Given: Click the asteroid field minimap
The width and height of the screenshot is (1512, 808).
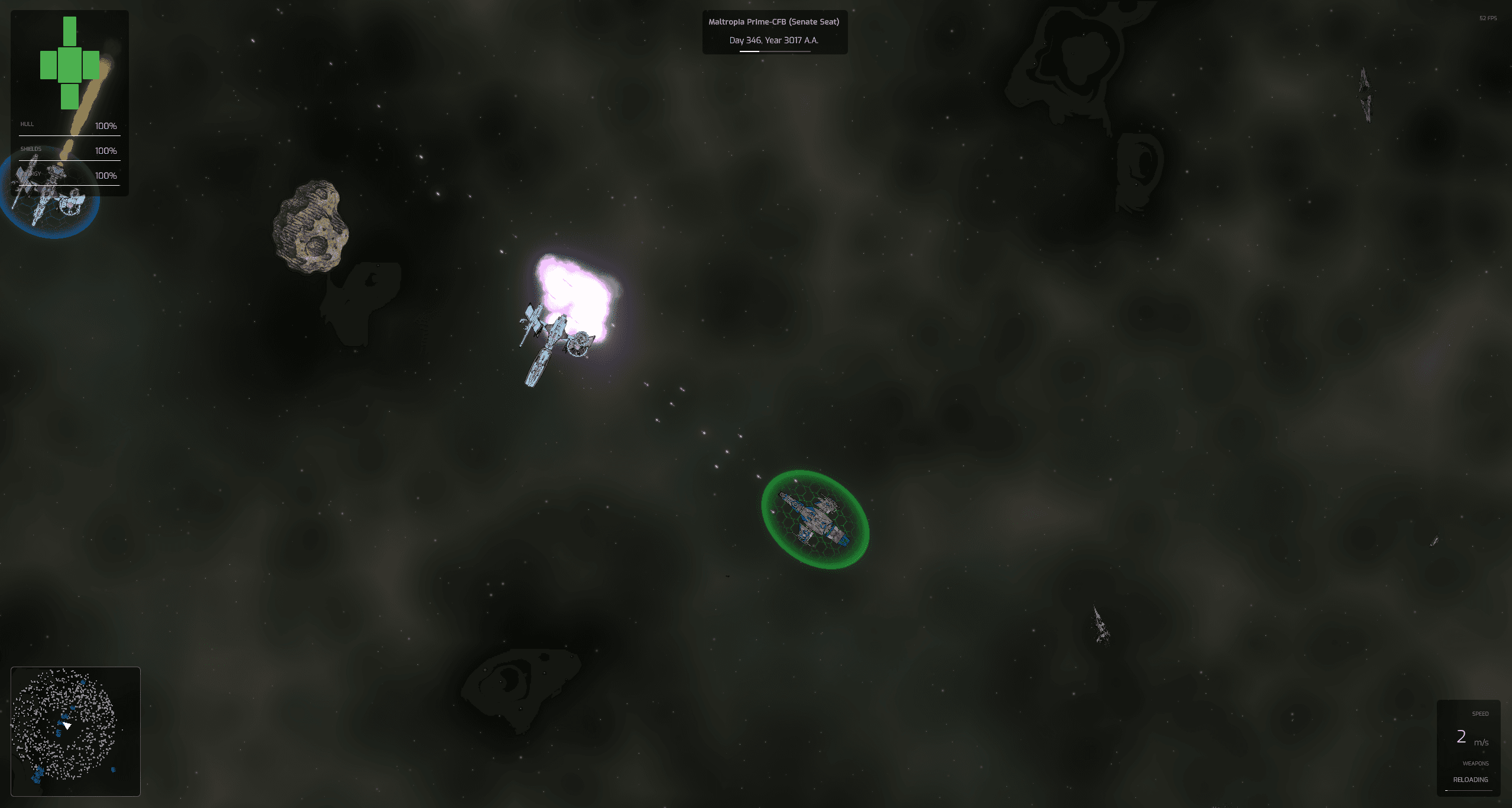Looking at the screenshot, I should [76, 731].
